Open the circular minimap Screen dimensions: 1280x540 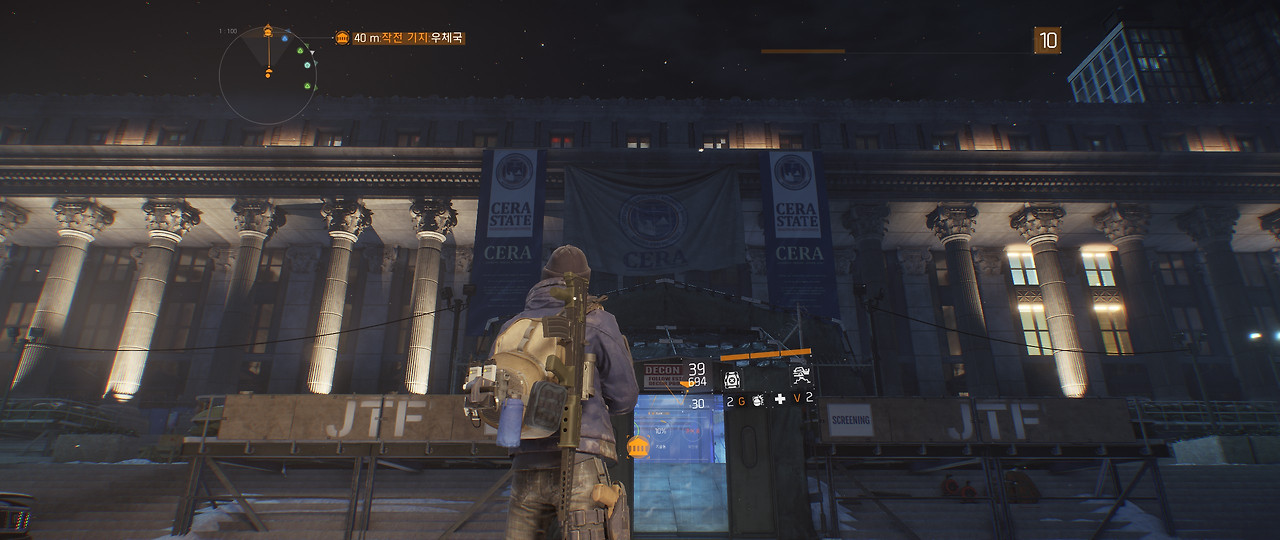click(268, 75)
